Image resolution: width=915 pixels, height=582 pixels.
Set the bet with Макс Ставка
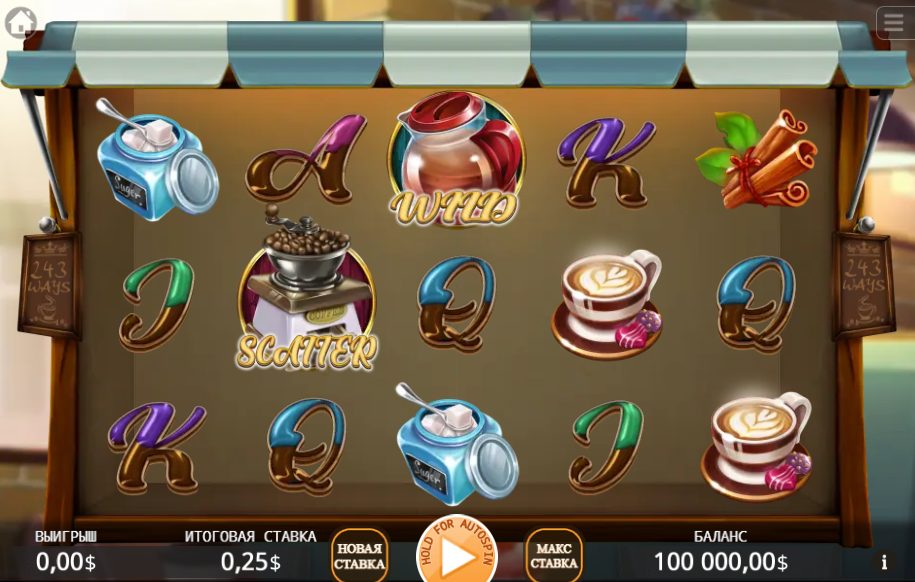553,556
